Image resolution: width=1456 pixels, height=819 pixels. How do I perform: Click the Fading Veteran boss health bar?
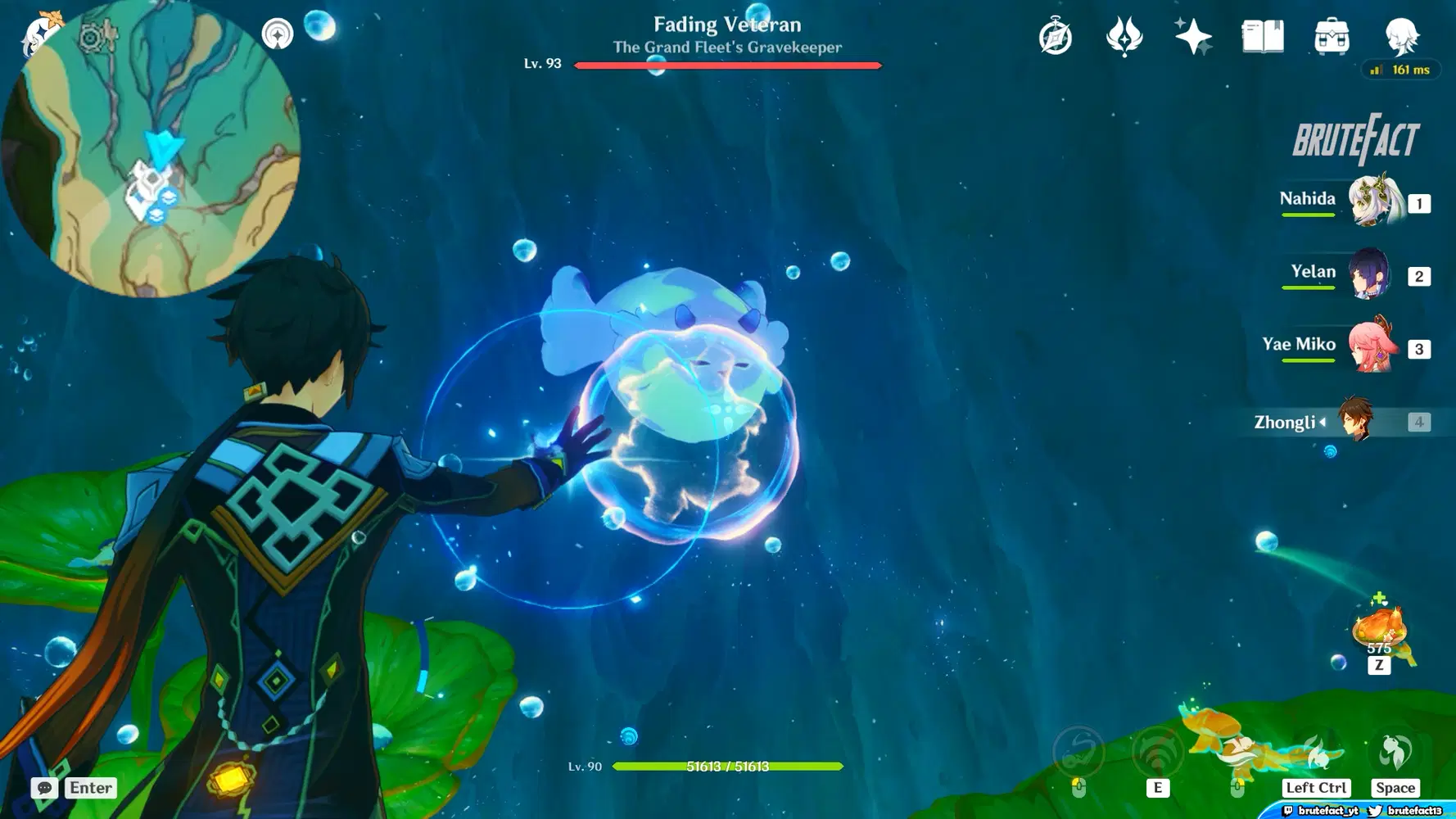(726, 65)
